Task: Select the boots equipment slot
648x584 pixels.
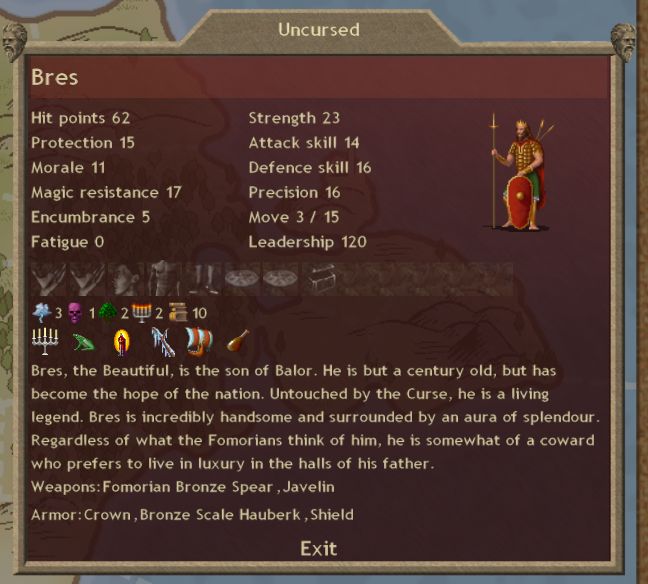Action: pos(204,279)
